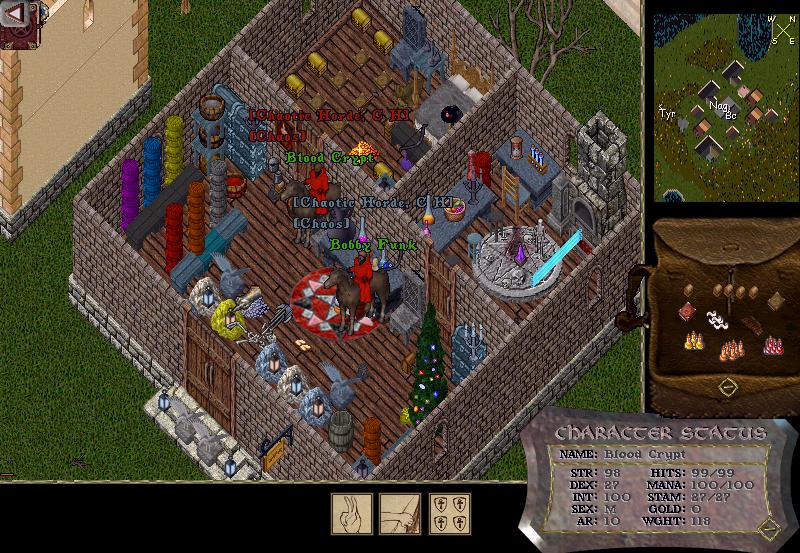The width and height of the screenshot is (800, 553).
Task: Minimize the backpack with its diamond button
Action: (729, 386)
